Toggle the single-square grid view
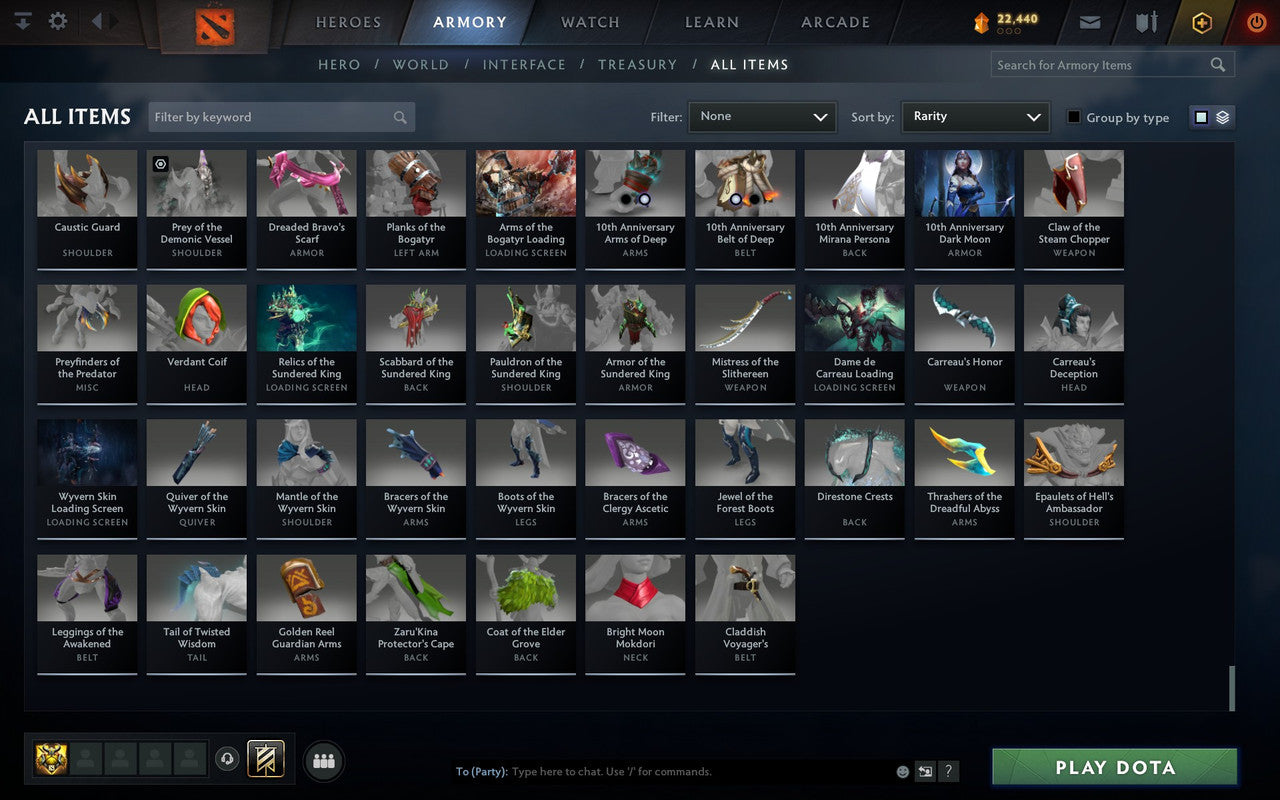Screen dimensions: 1280x800 [x=1201, y=116]
